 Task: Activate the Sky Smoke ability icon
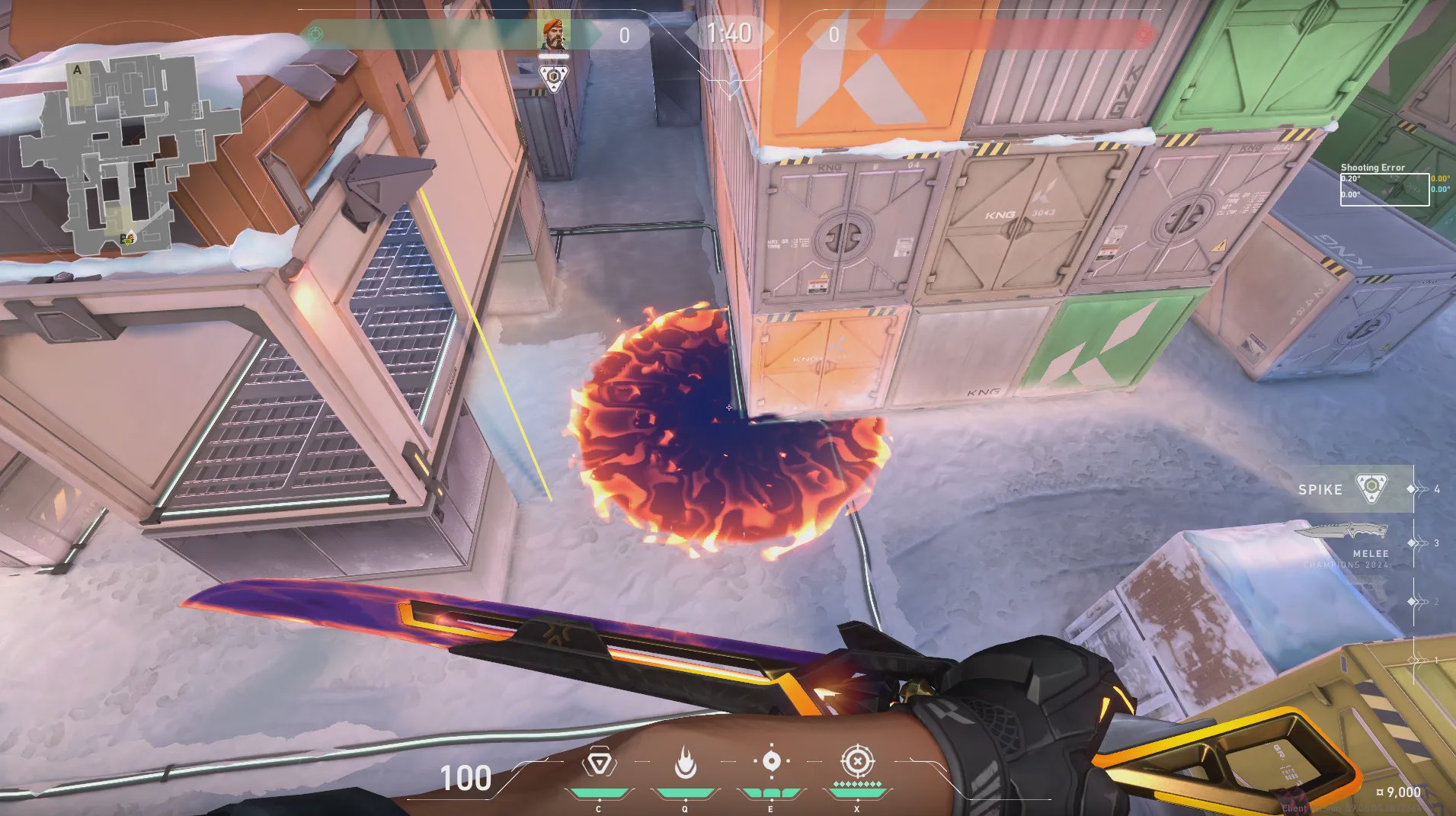coord(771,762)
